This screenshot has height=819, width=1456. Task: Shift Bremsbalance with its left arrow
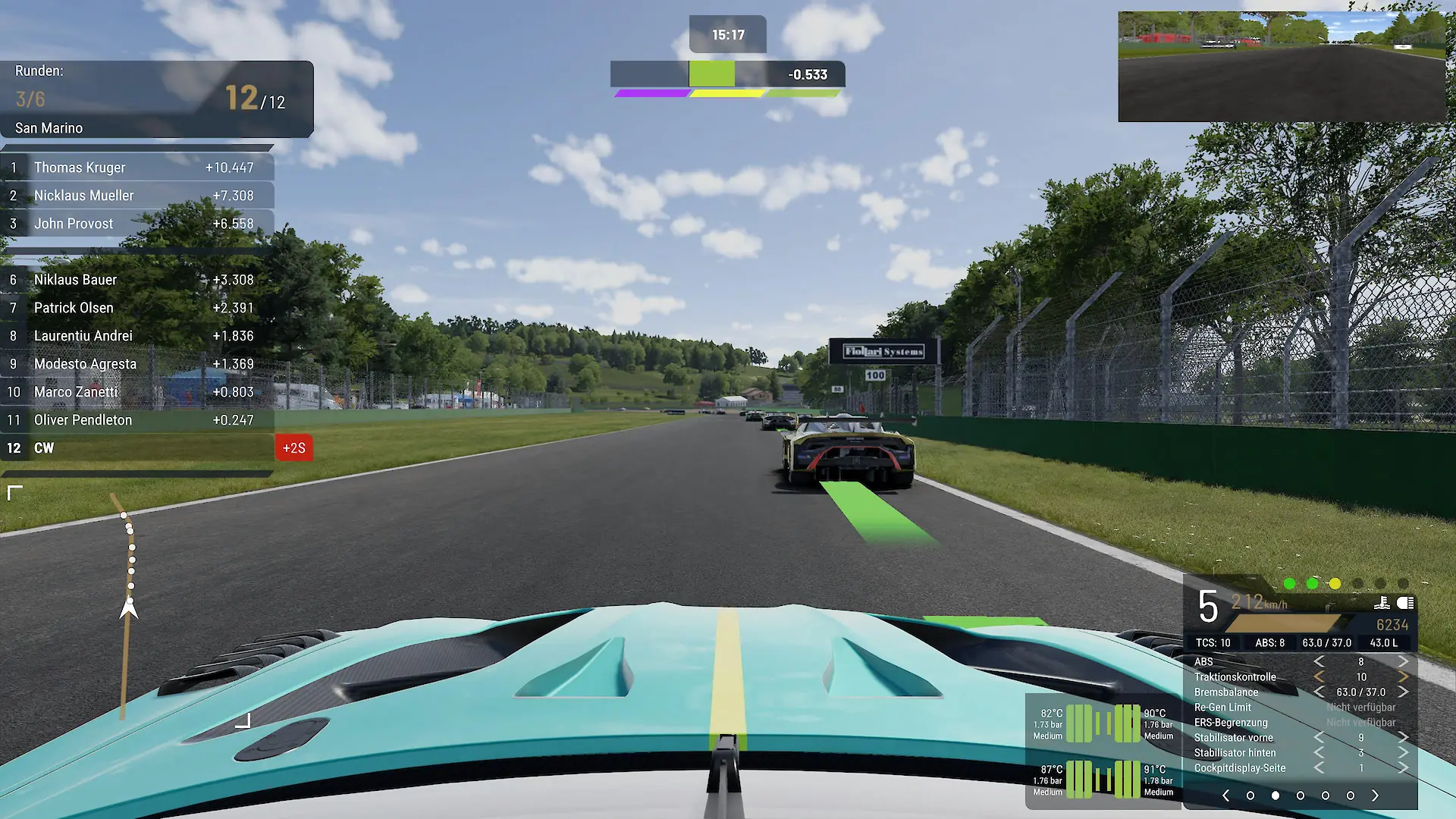point(1319,692)
